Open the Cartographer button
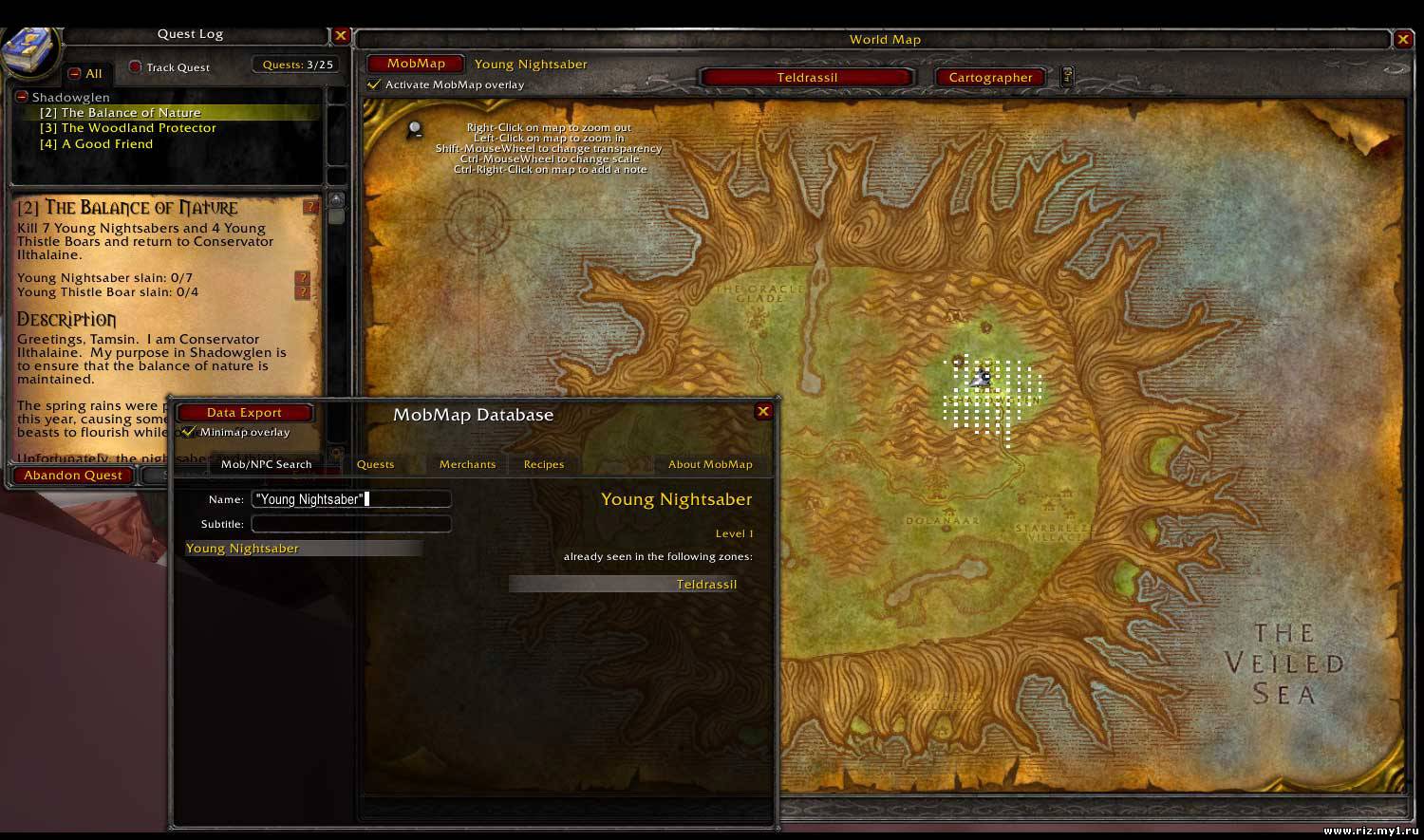The width and height of the screenshot is (1424, 840). click(990, 78)
